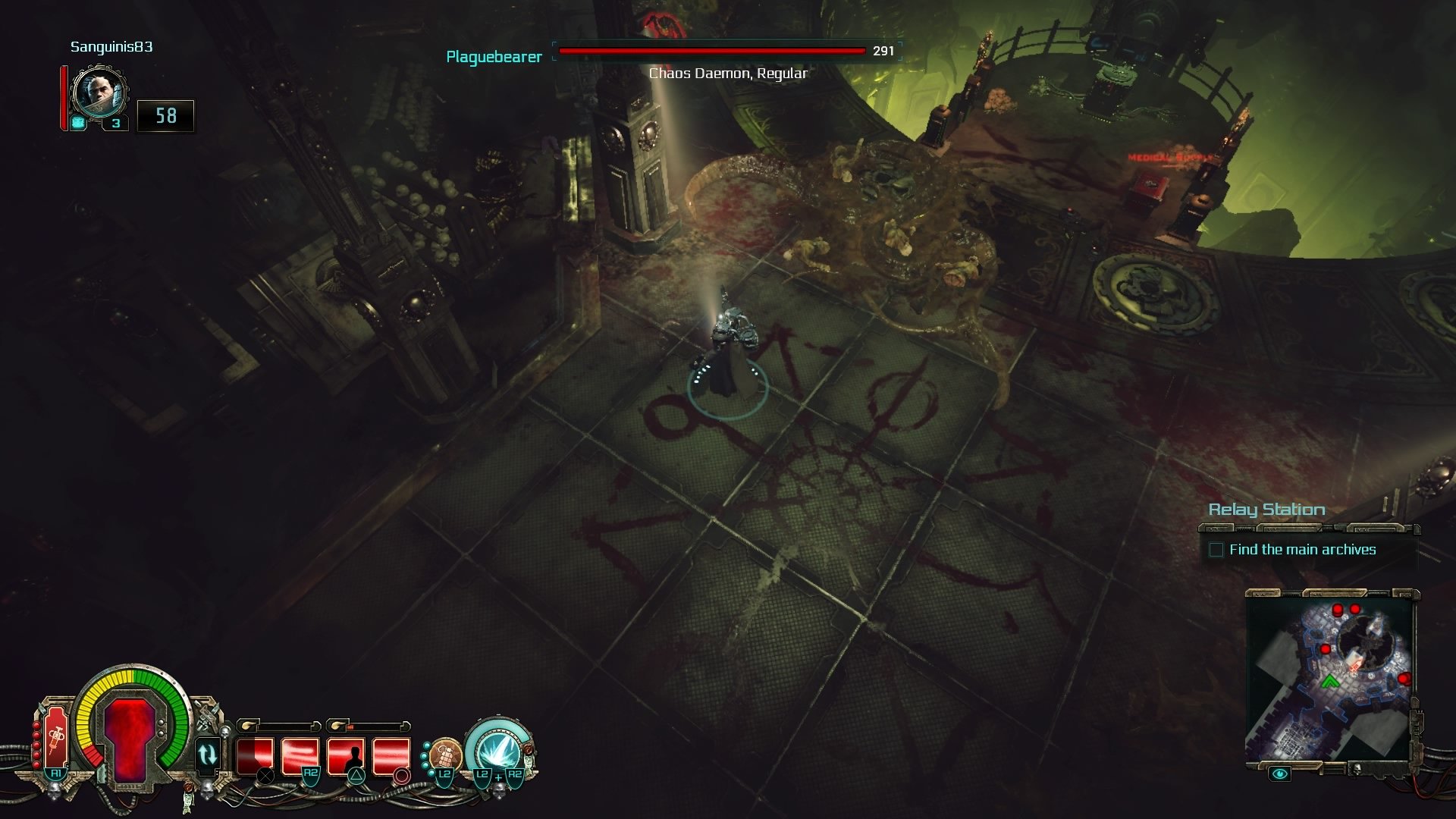Toggle the eye visibility icon under the minimap

1279,774
